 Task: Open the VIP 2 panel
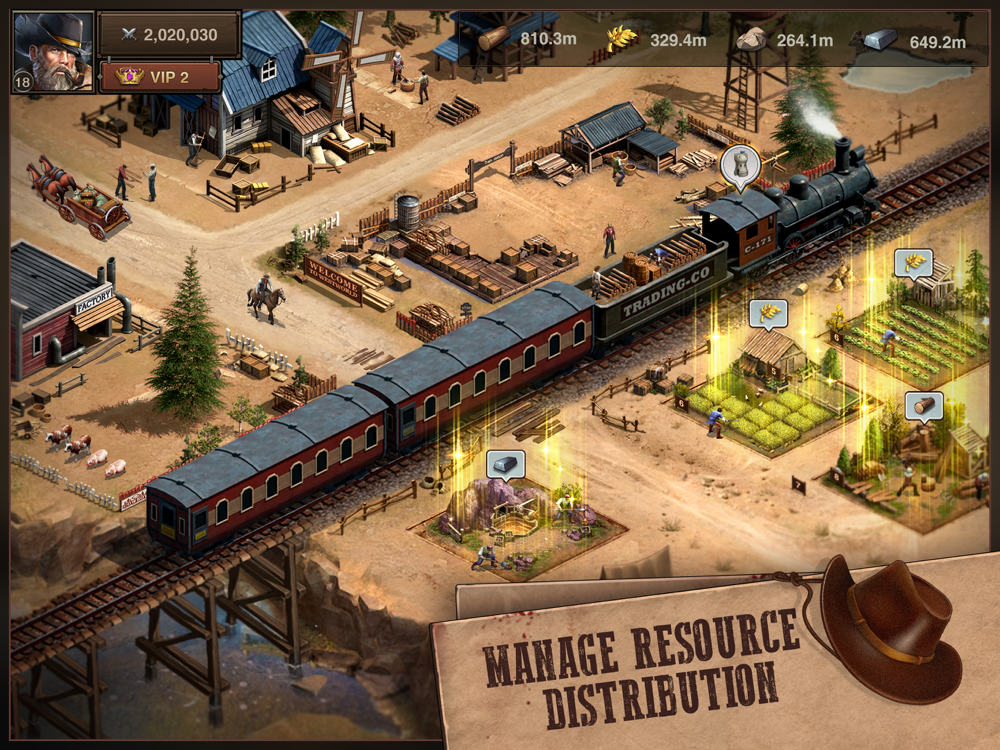point(160,76)
